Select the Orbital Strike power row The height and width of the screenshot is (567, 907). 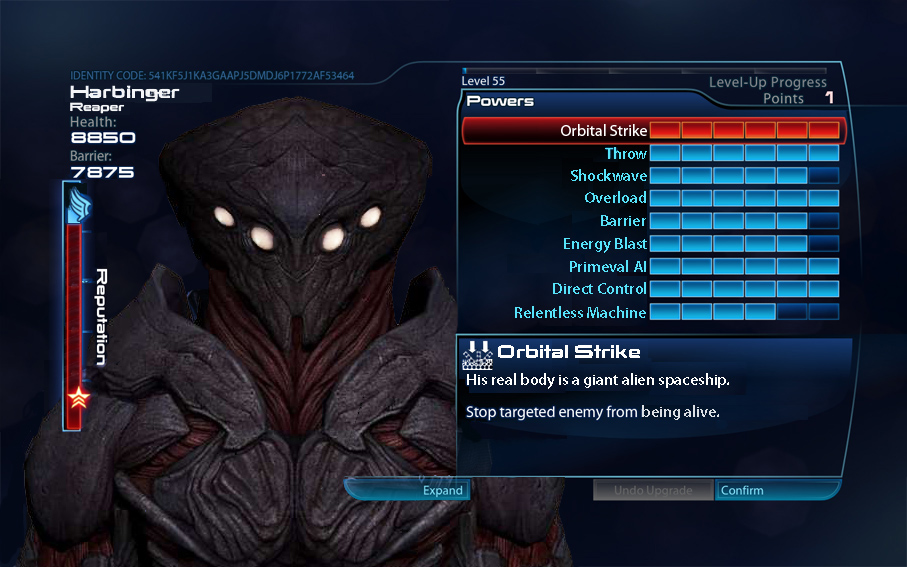pos(604,131)
